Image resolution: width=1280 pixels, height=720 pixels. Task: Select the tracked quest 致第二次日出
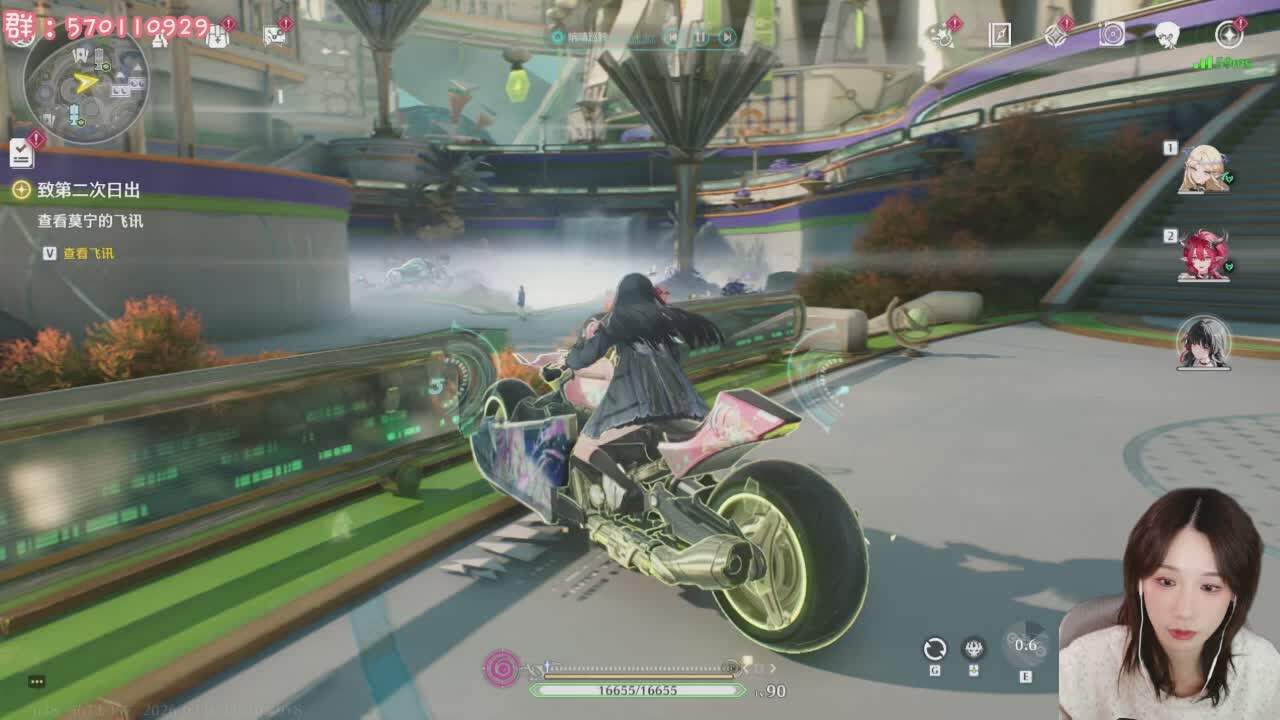(88, 190)
